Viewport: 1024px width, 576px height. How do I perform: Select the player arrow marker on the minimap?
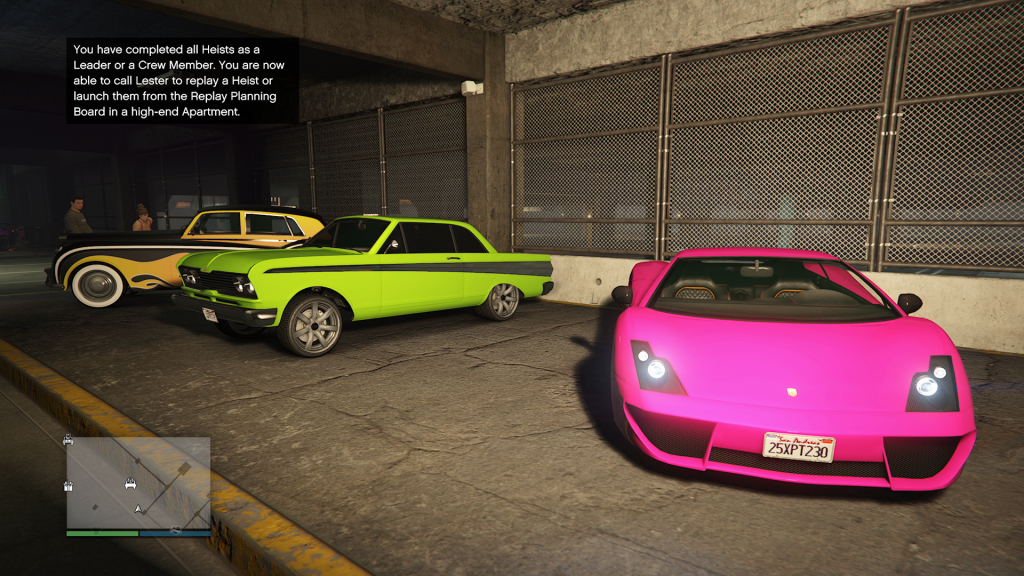coord(139,509)
